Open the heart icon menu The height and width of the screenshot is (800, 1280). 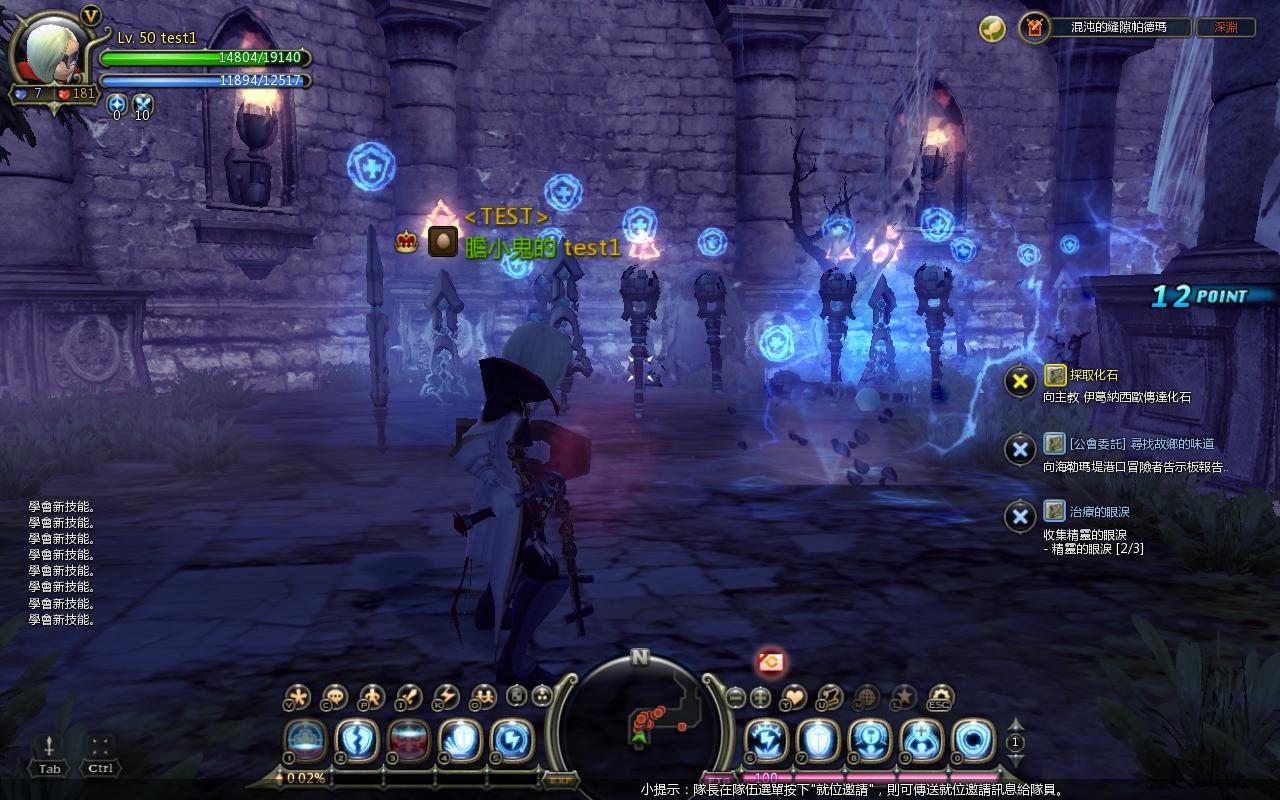click(793, 696)
